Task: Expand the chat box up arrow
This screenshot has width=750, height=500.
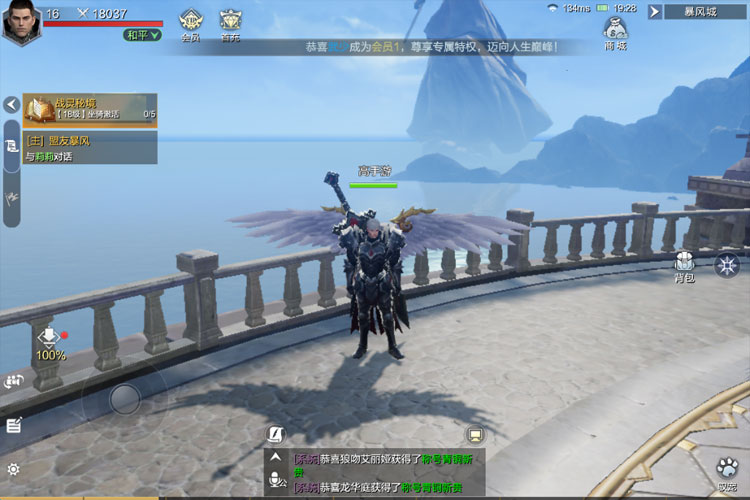Action: (x=275, y=458)
